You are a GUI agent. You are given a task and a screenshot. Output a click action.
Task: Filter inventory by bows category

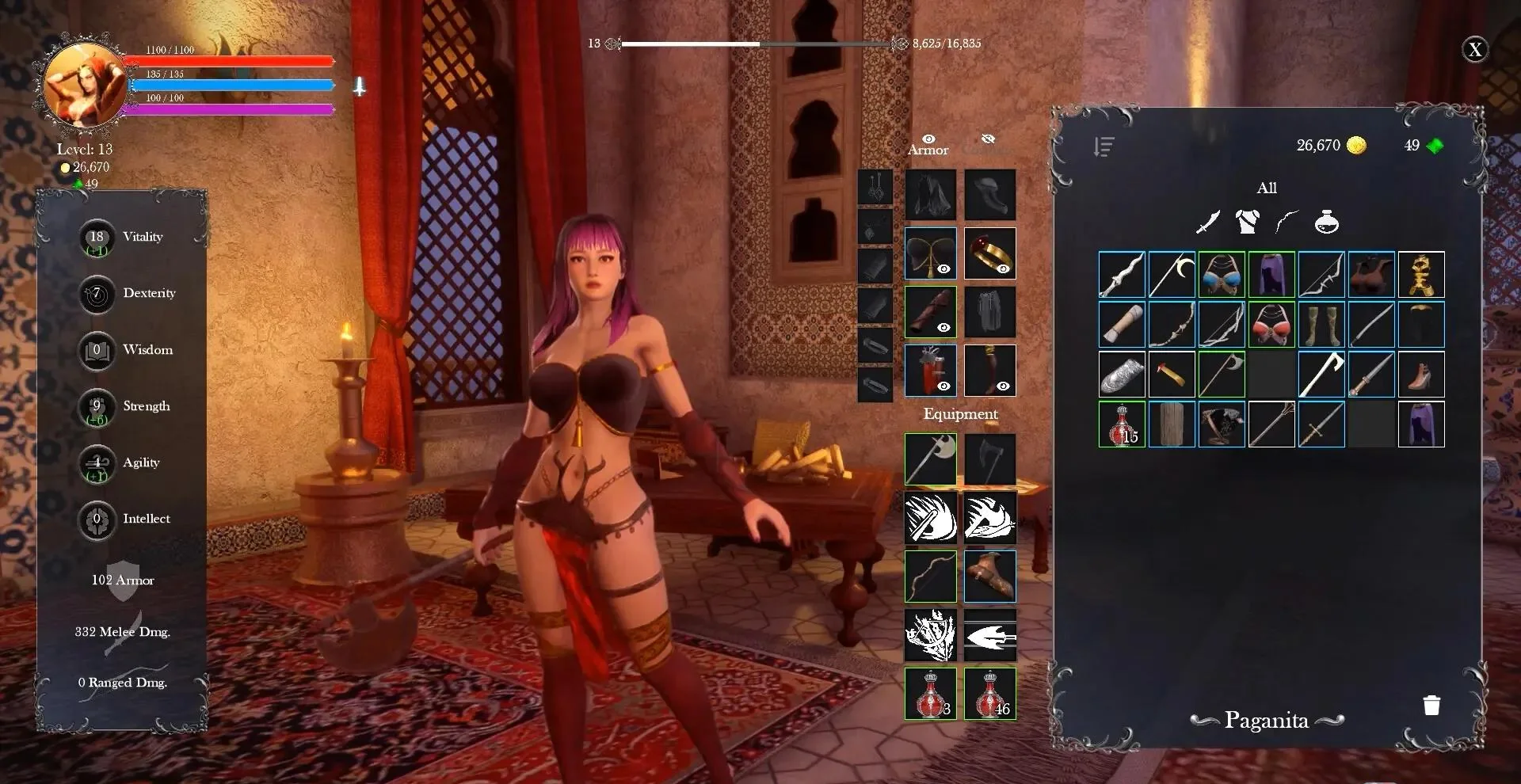[1287, 223]
